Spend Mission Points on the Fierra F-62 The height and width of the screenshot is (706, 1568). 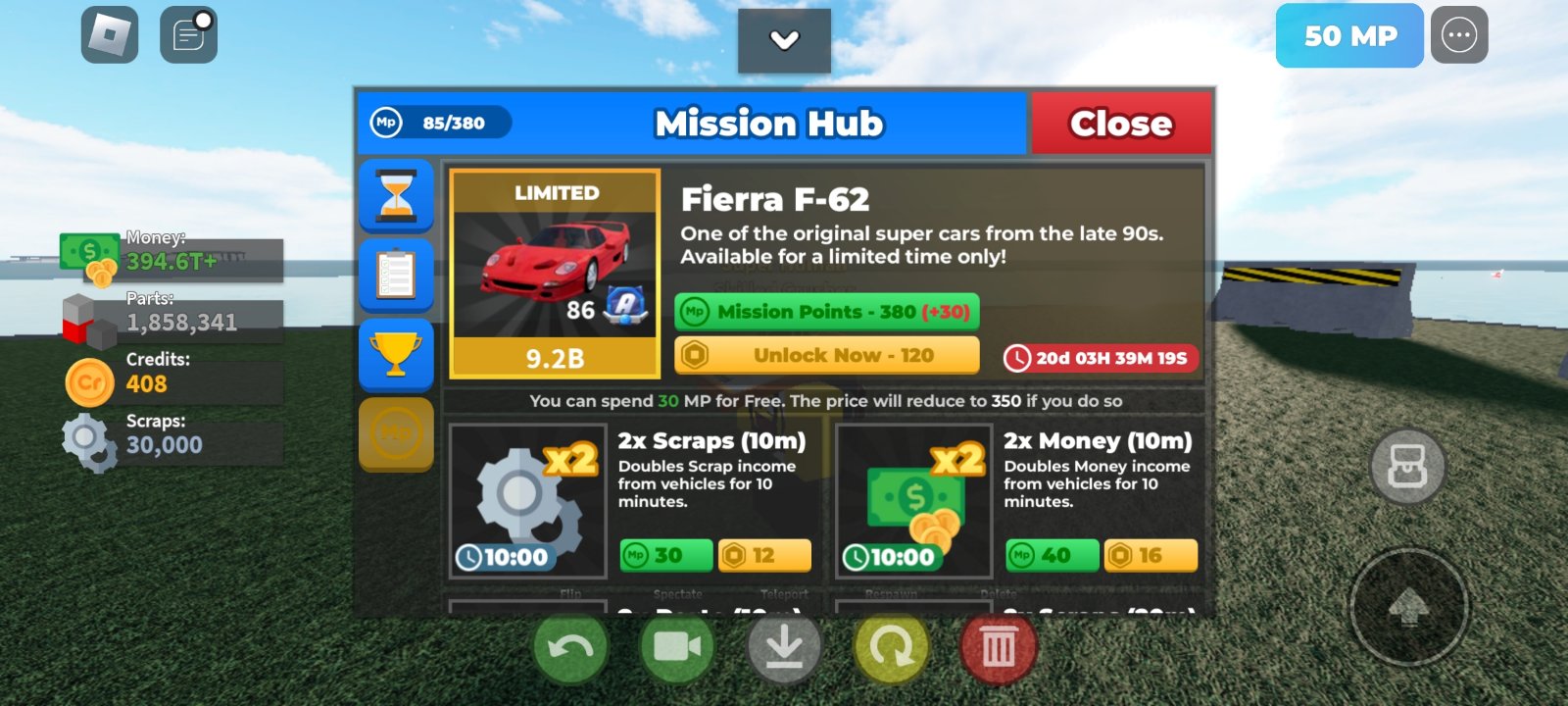[825, 311]
